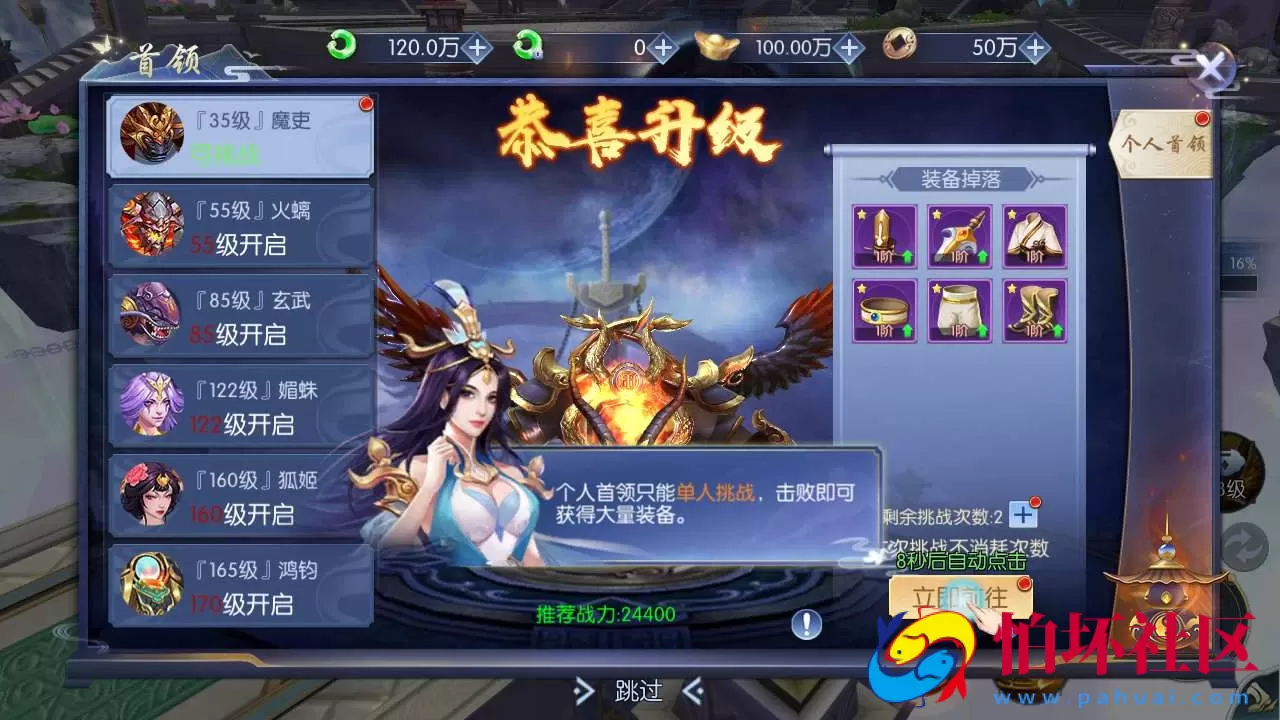This screenshot has width=1280, height=720.
Task: Click the ring equipment drop icon
Action: point(883,310)
